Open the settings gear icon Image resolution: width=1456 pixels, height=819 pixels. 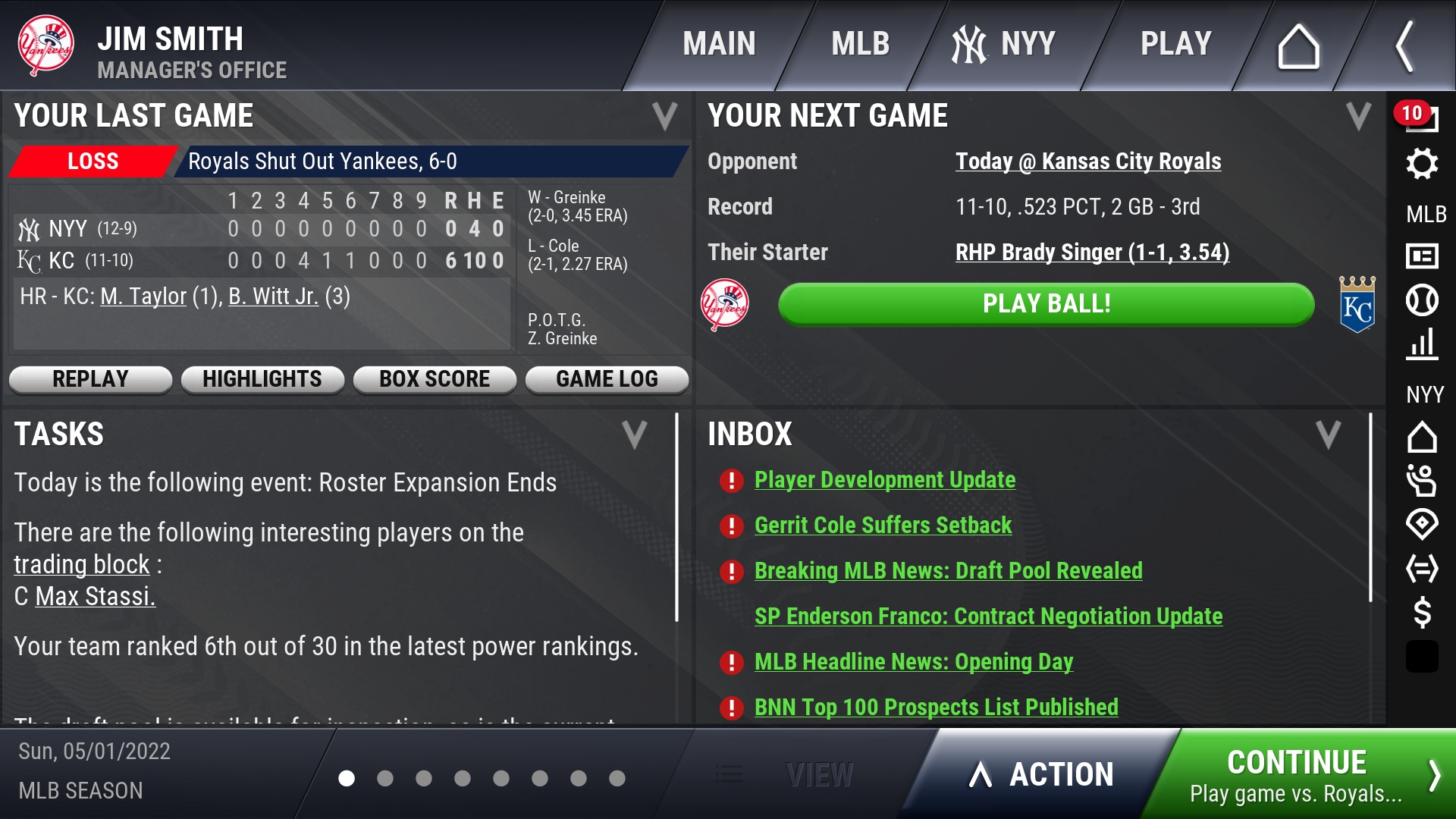1422,164
